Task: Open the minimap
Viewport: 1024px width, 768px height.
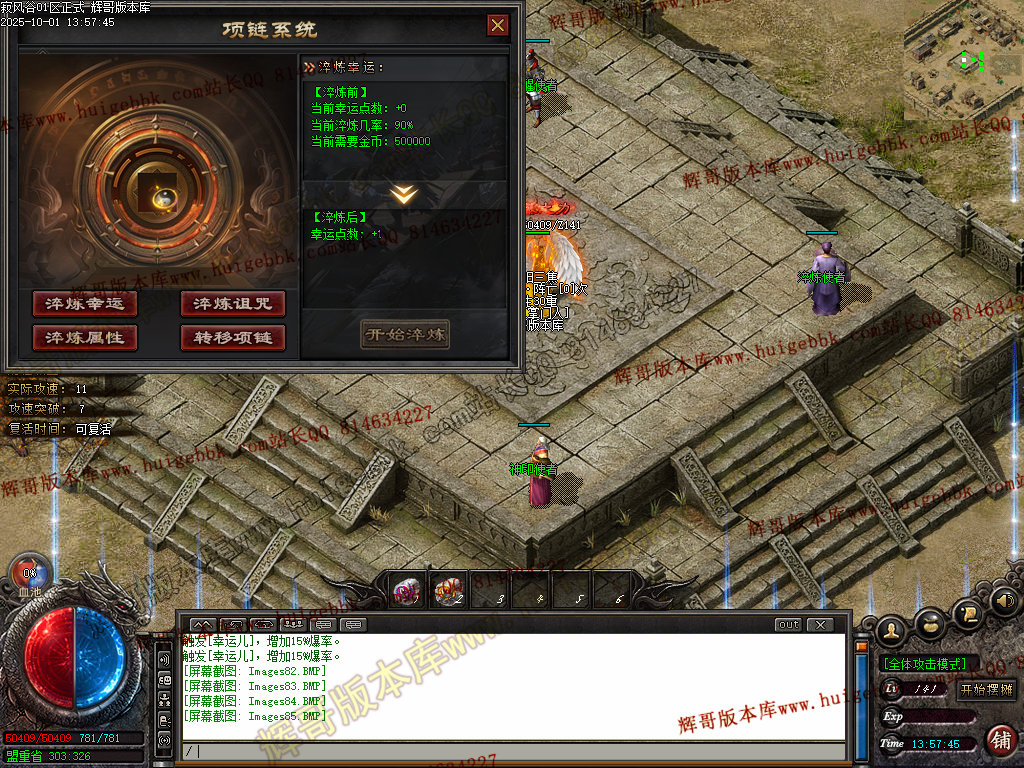Action: pos(963,60)
